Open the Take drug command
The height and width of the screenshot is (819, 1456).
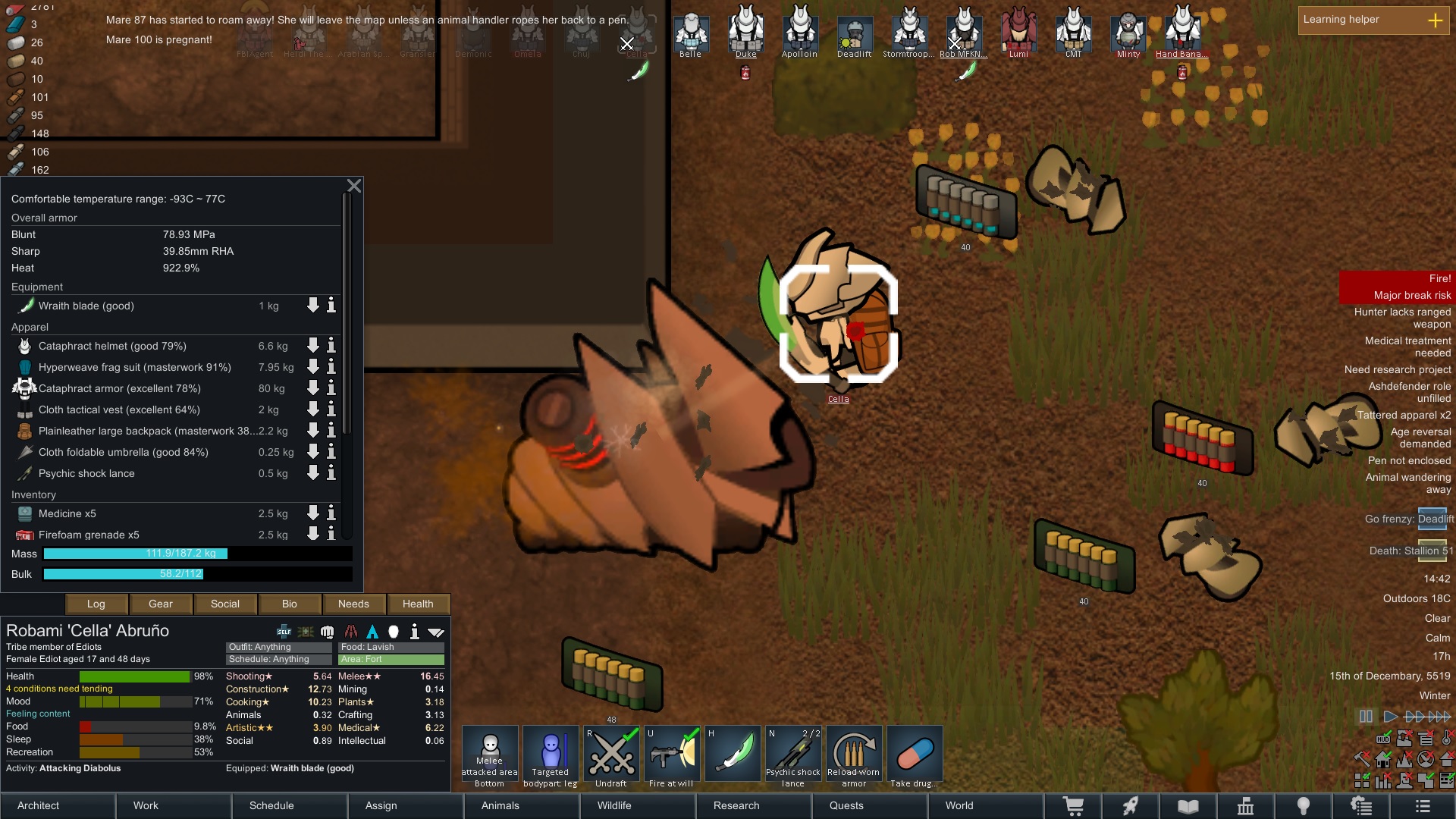click(915, 756)
